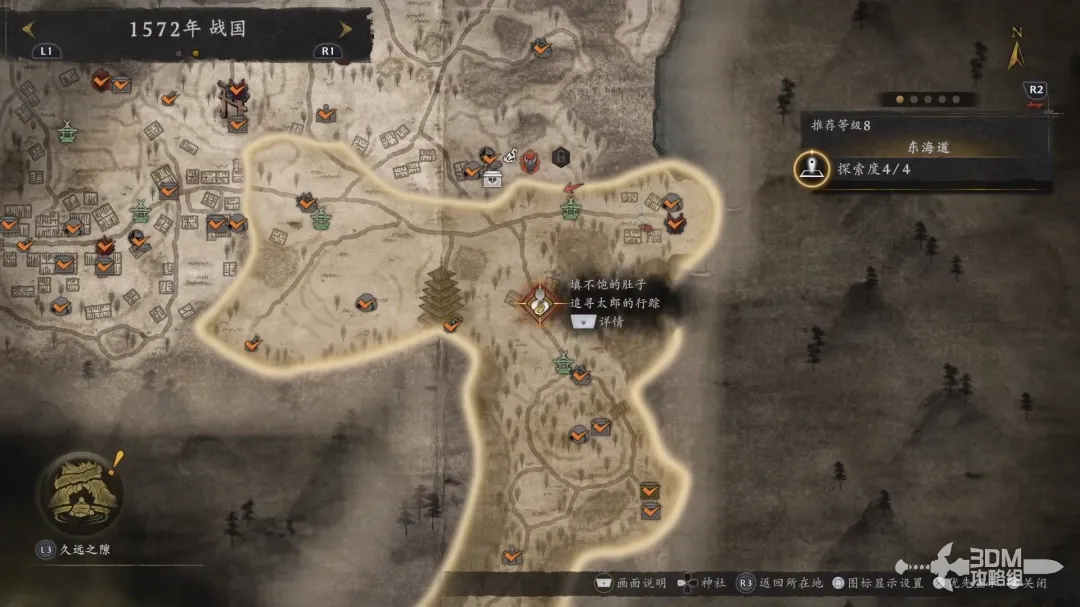Click the red demon mask map marker
This screenshot has height=607, width=1080.
pos(529,159)
